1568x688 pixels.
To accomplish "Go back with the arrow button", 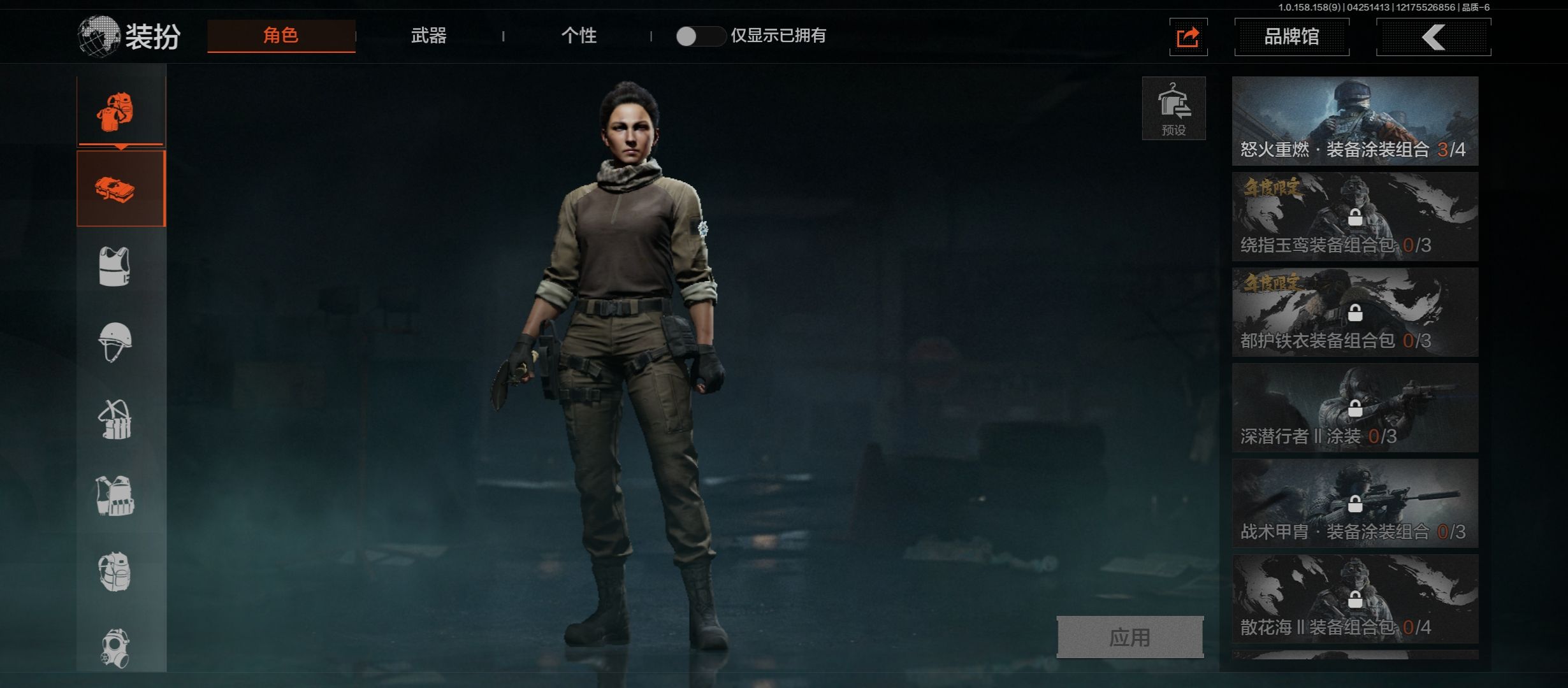I will 1433,37.
